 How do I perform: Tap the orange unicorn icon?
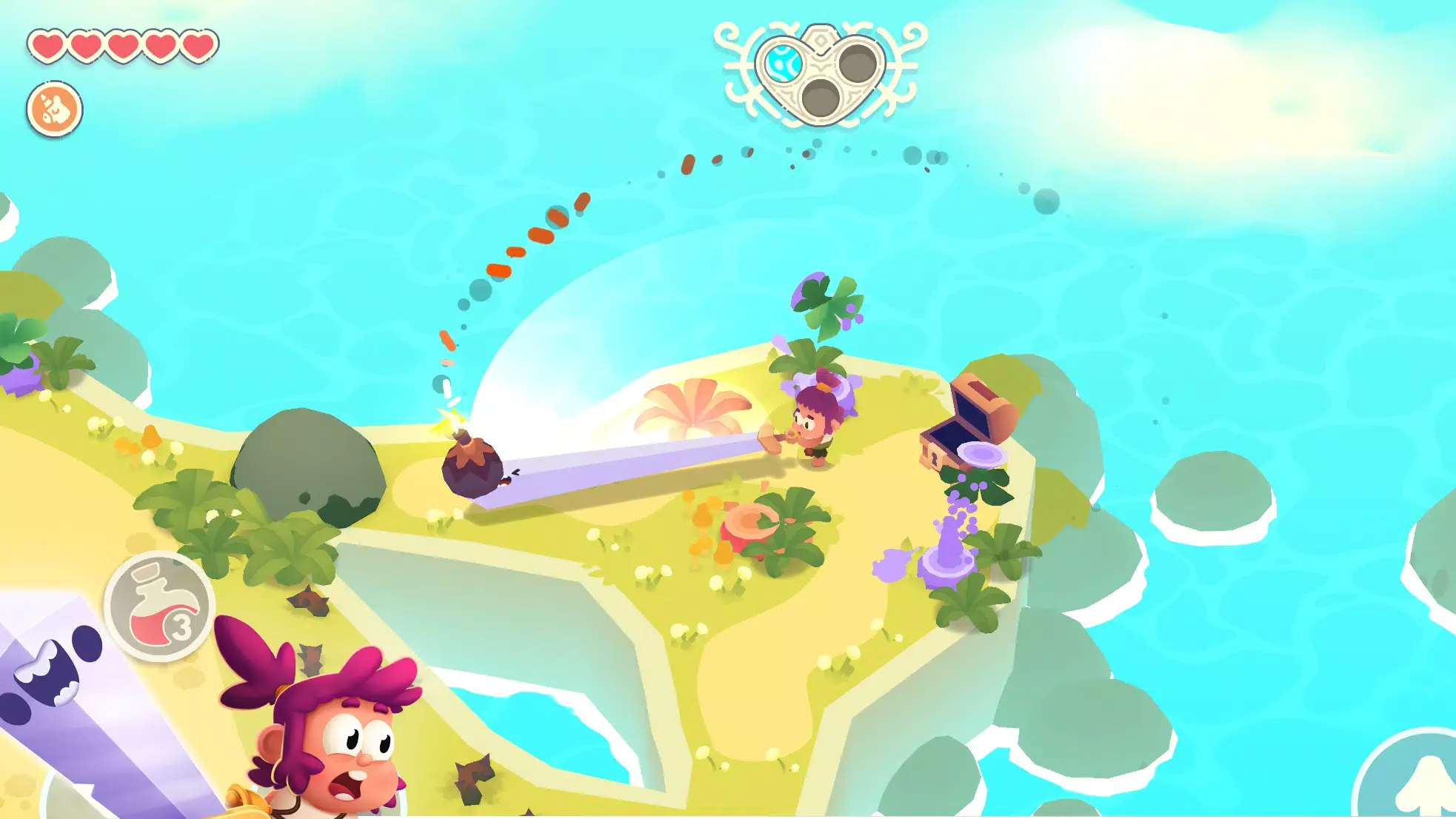tap(55, 110)
